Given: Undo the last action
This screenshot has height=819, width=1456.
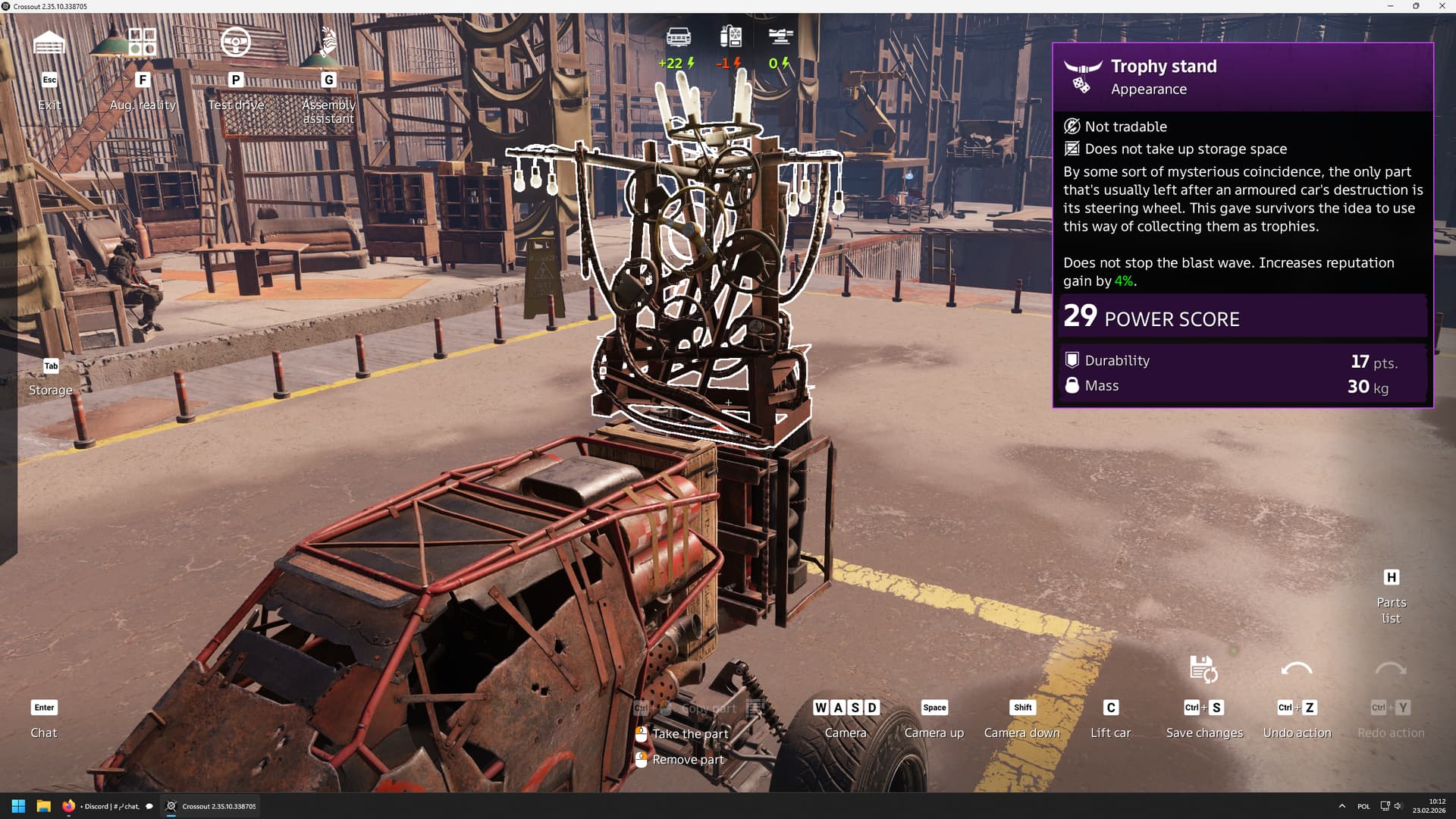Looking at the screenshot, I should [1297, 670].
